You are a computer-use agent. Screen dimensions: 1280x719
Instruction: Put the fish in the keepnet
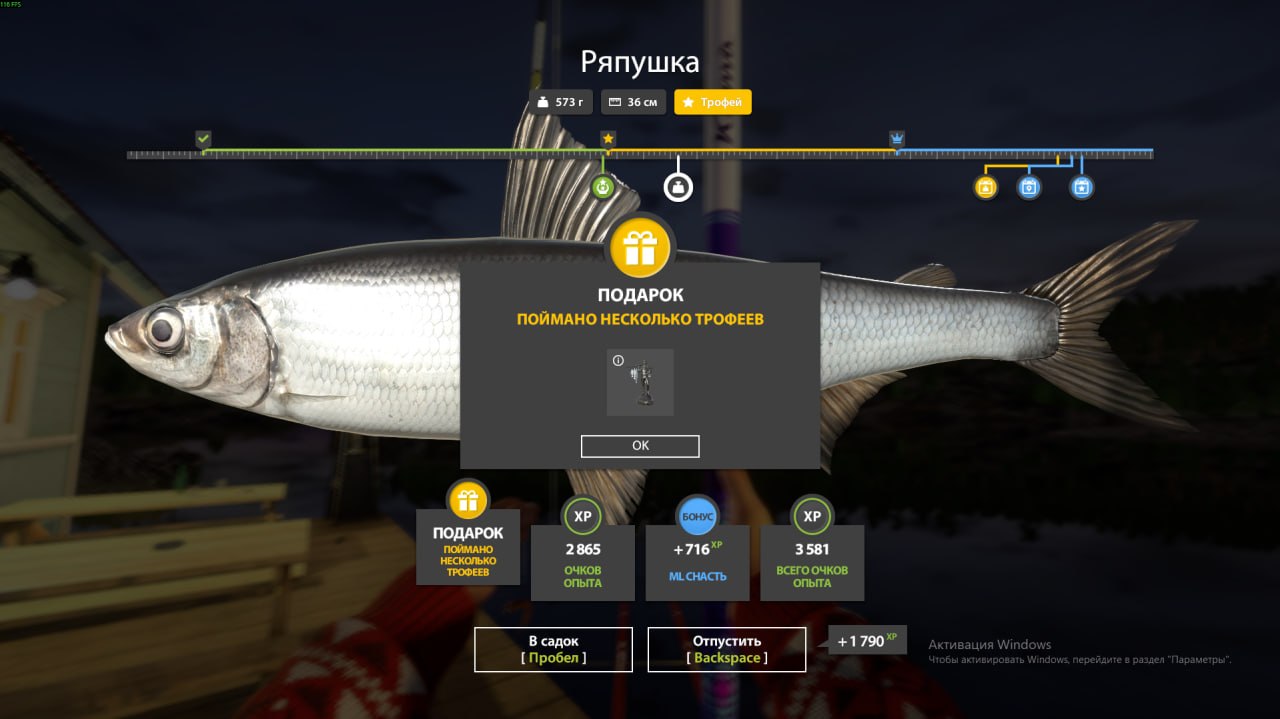(553, 649)
